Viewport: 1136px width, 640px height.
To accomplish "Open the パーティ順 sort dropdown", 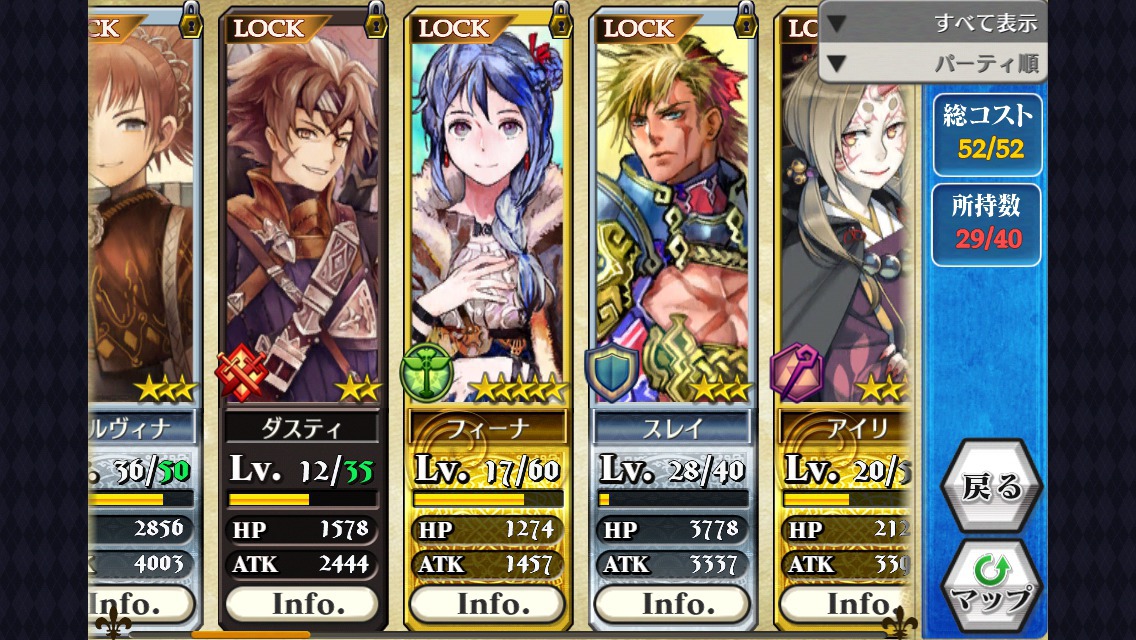I will [x=932, y=64].
